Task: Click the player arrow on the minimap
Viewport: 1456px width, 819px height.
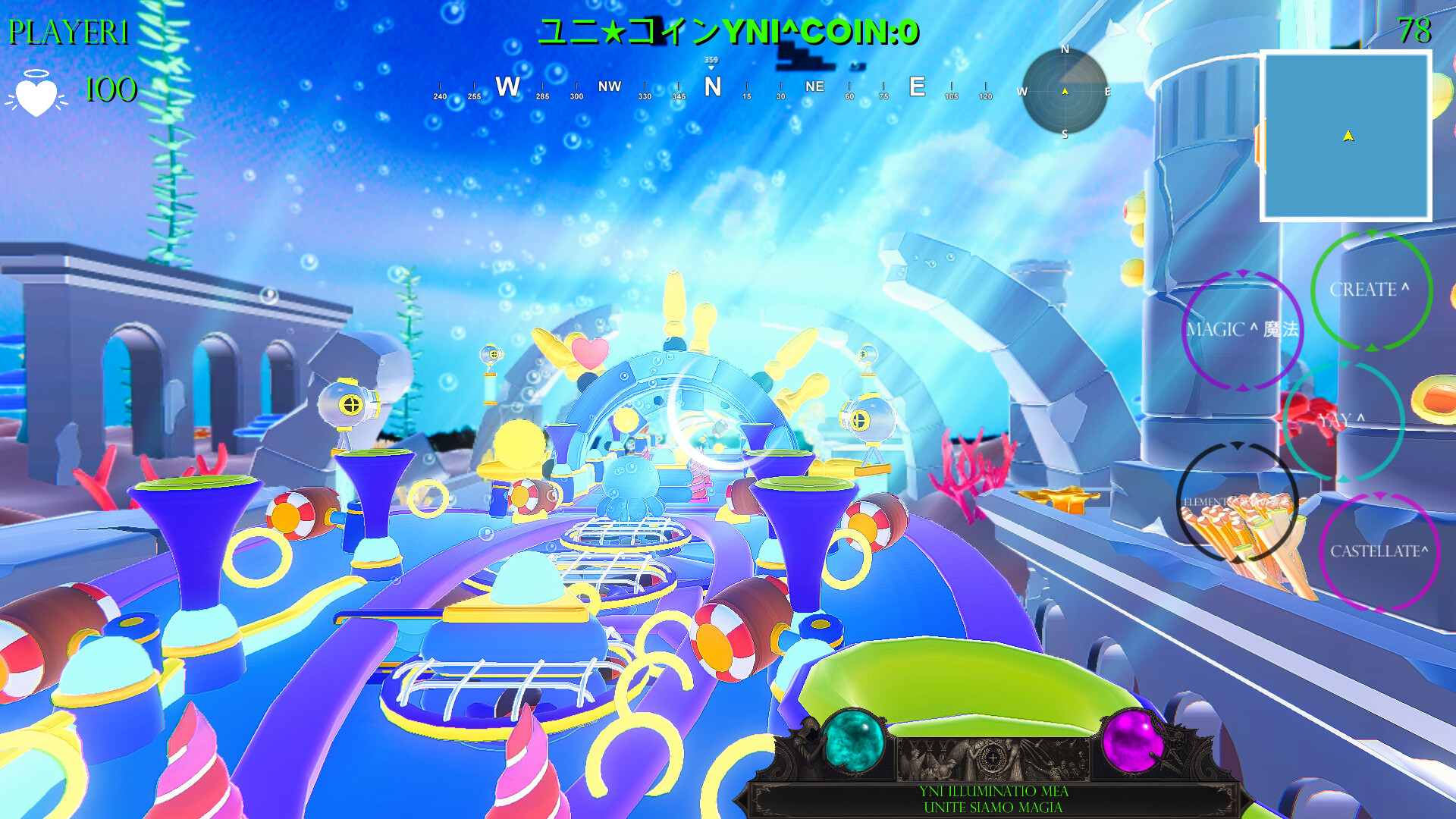Action: [1346, 136]
